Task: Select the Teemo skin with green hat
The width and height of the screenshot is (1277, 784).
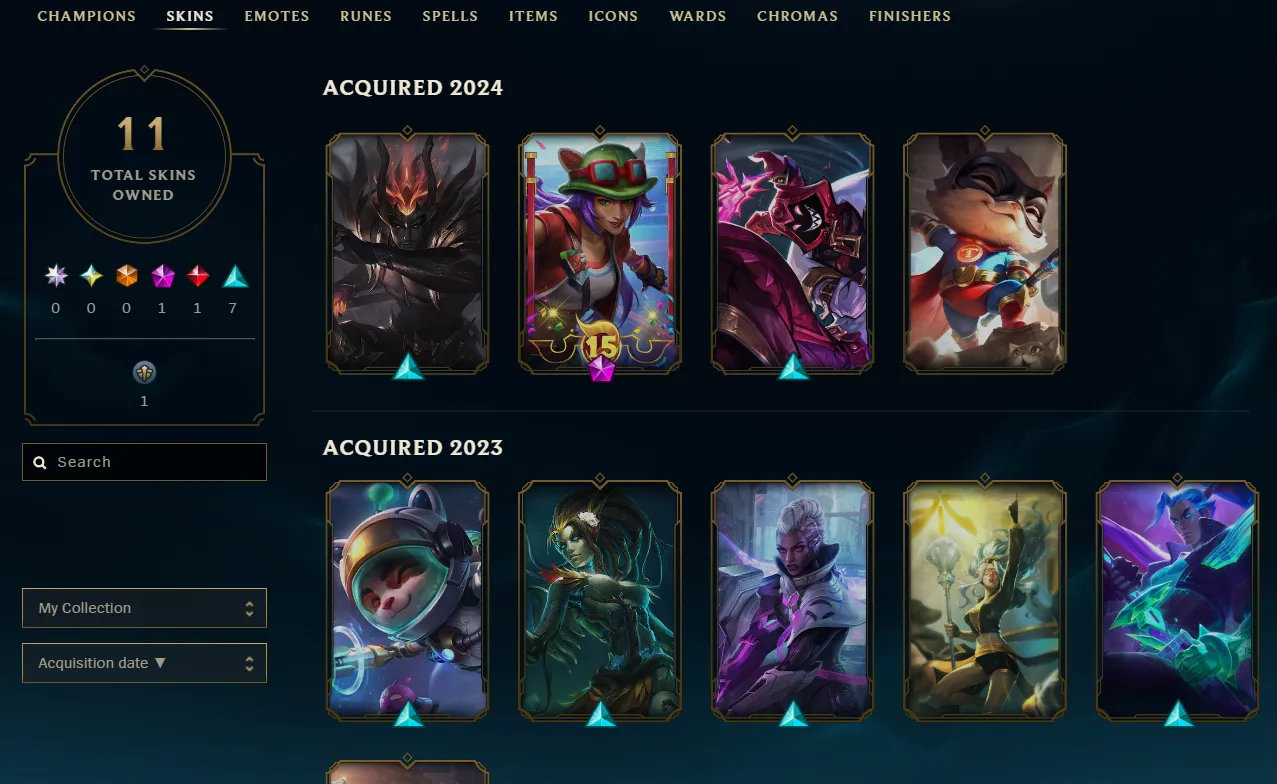Action: pos(600,250)
